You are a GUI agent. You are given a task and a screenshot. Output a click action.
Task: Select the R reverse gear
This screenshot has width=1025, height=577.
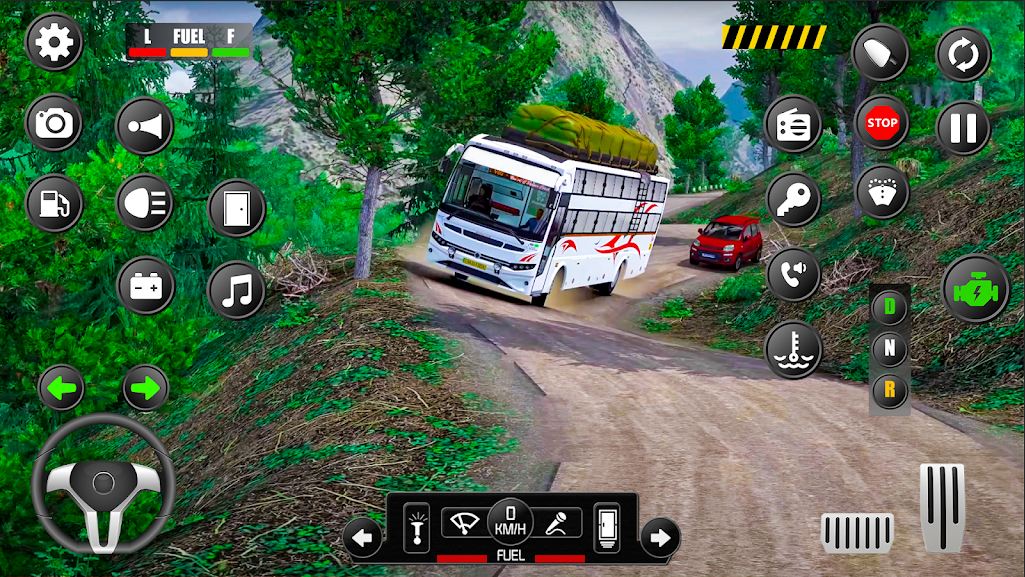coord(889,391)
